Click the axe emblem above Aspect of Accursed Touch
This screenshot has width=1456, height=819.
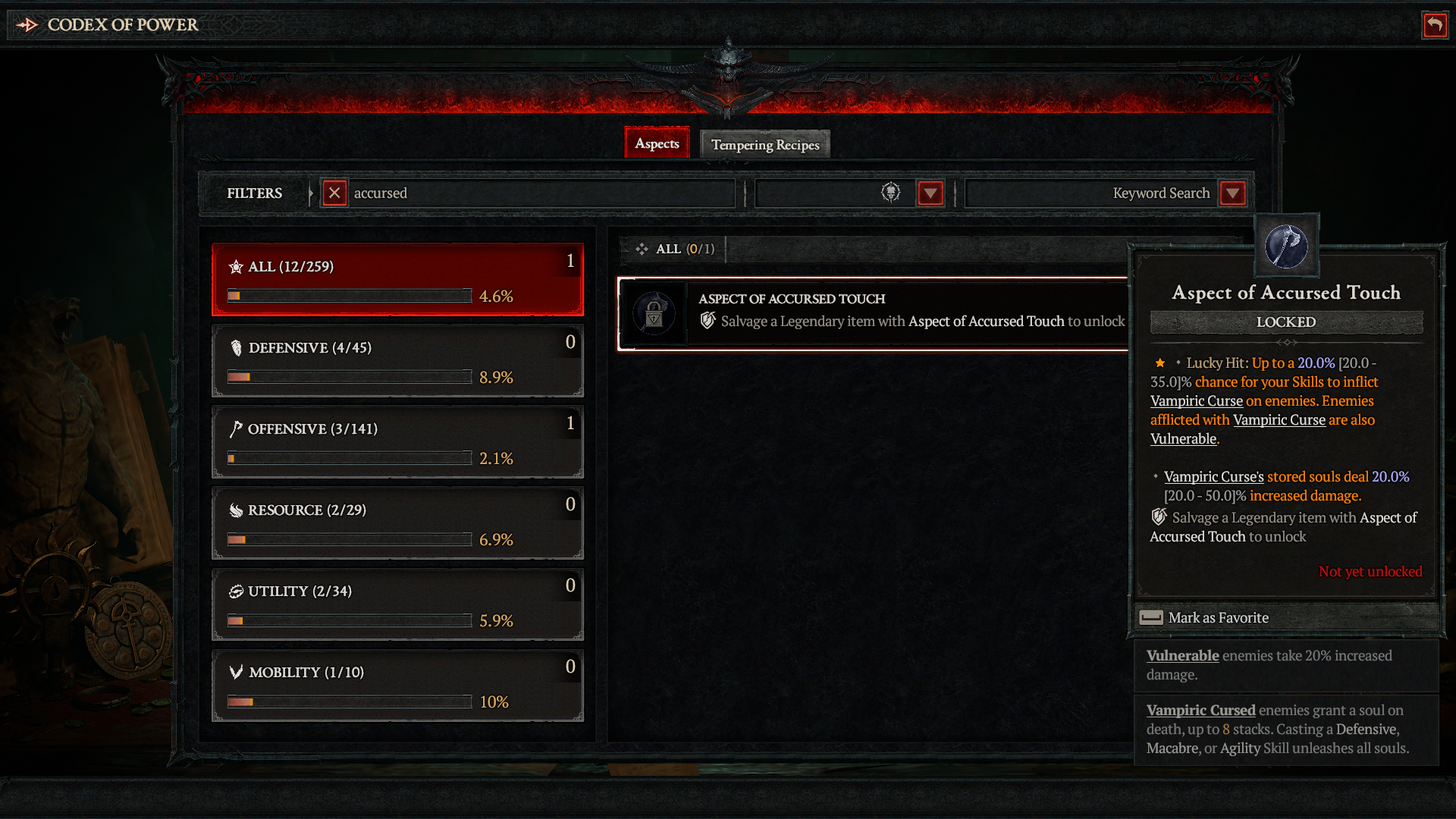point(1286,245)
